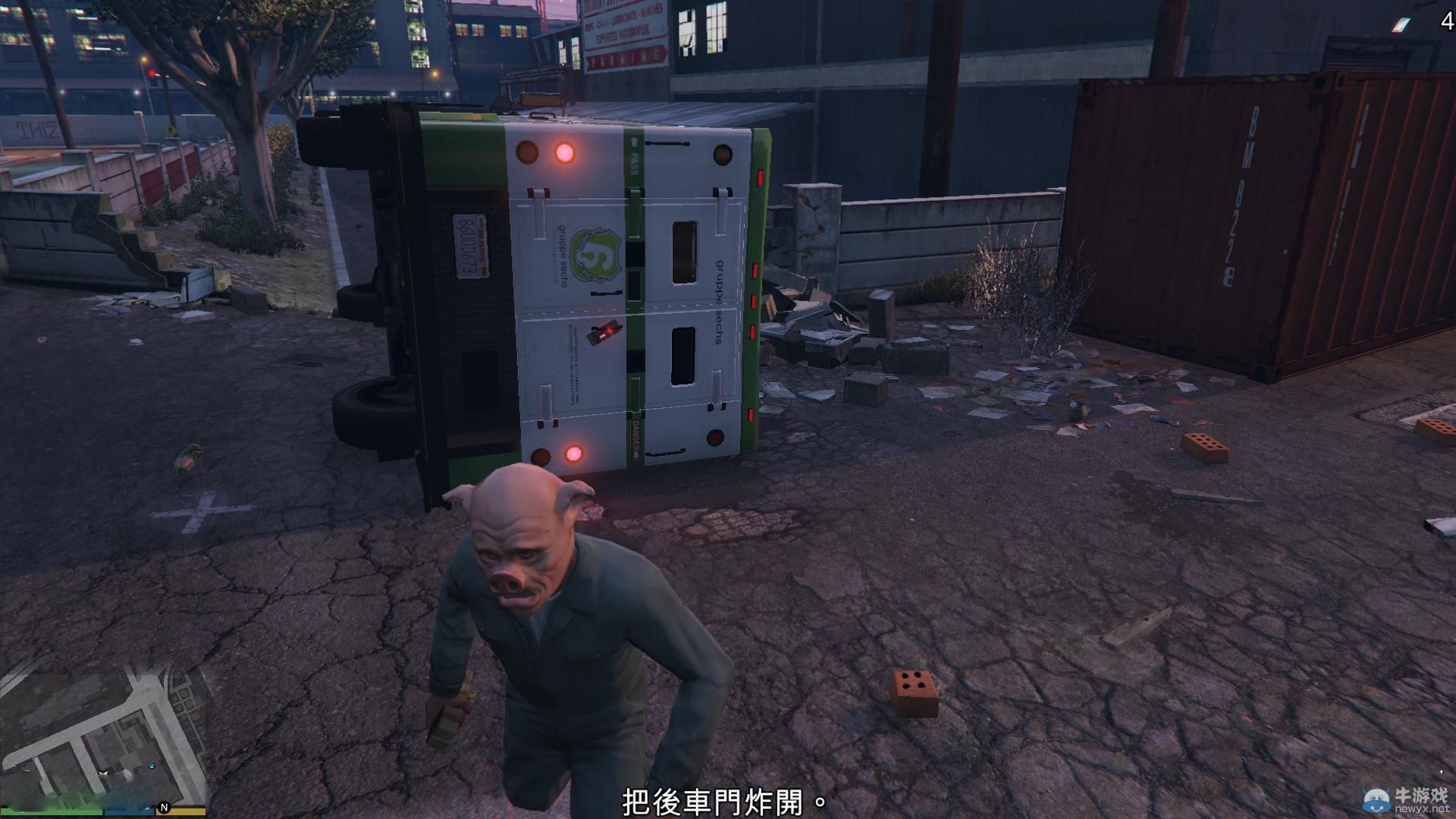Click the newyx.net watermark link
Viewport: 1456px width, 819px height.
tap(1422, 808)
